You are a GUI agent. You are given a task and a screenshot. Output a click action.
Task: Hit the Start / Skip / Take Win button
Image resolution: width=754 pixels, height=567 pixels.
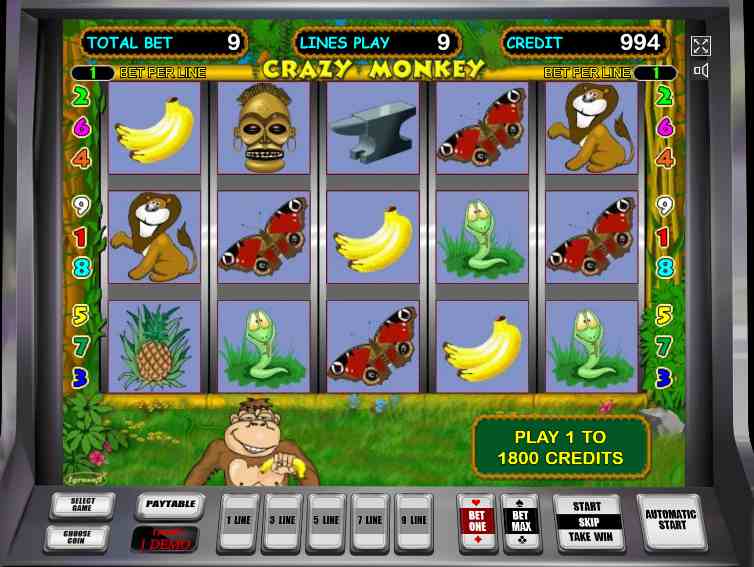coord(588,521)
